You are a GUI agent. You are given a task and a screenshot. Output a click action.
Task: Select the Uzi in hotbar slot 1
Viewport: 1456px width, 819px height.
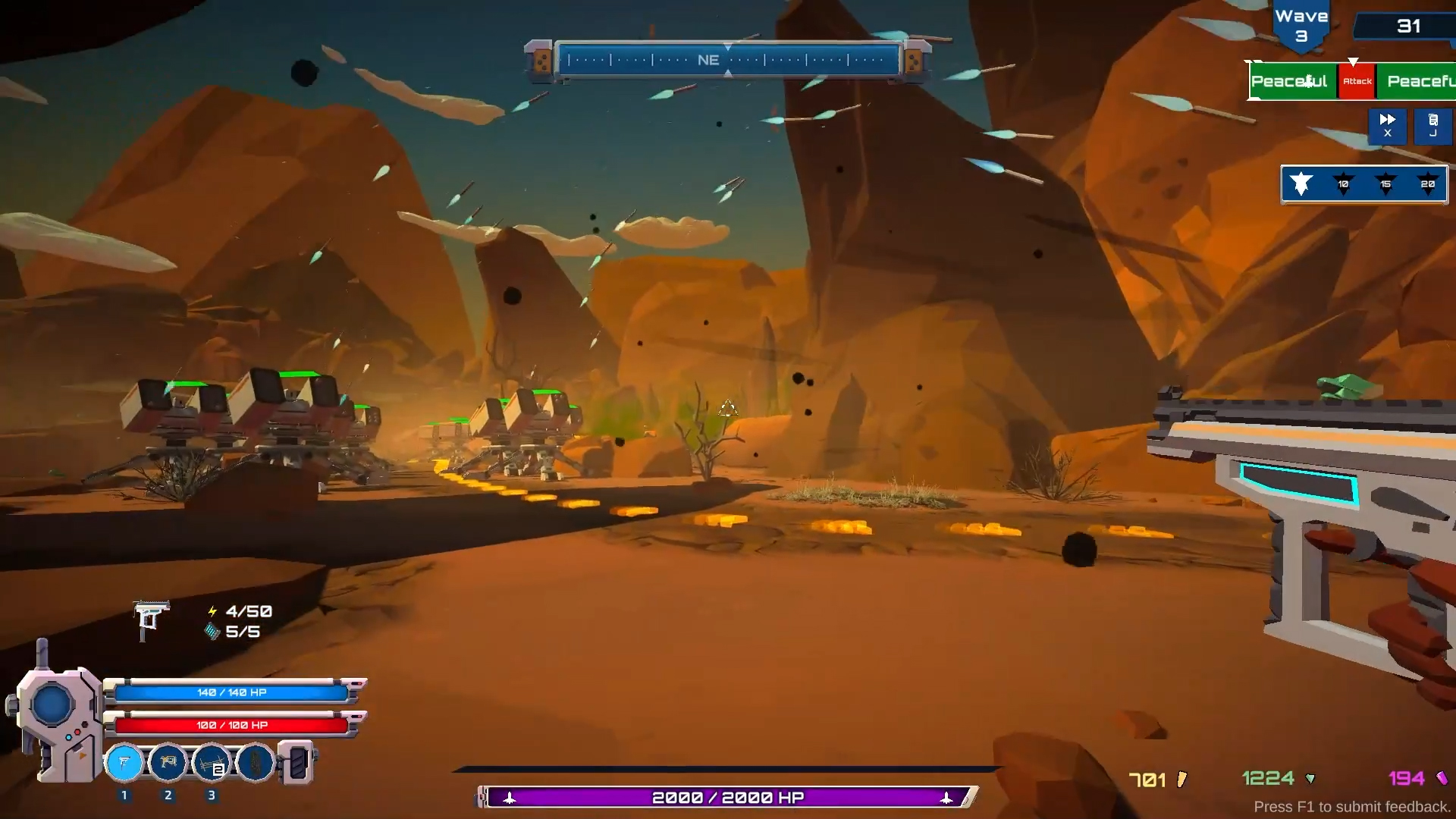click(124, 764)
